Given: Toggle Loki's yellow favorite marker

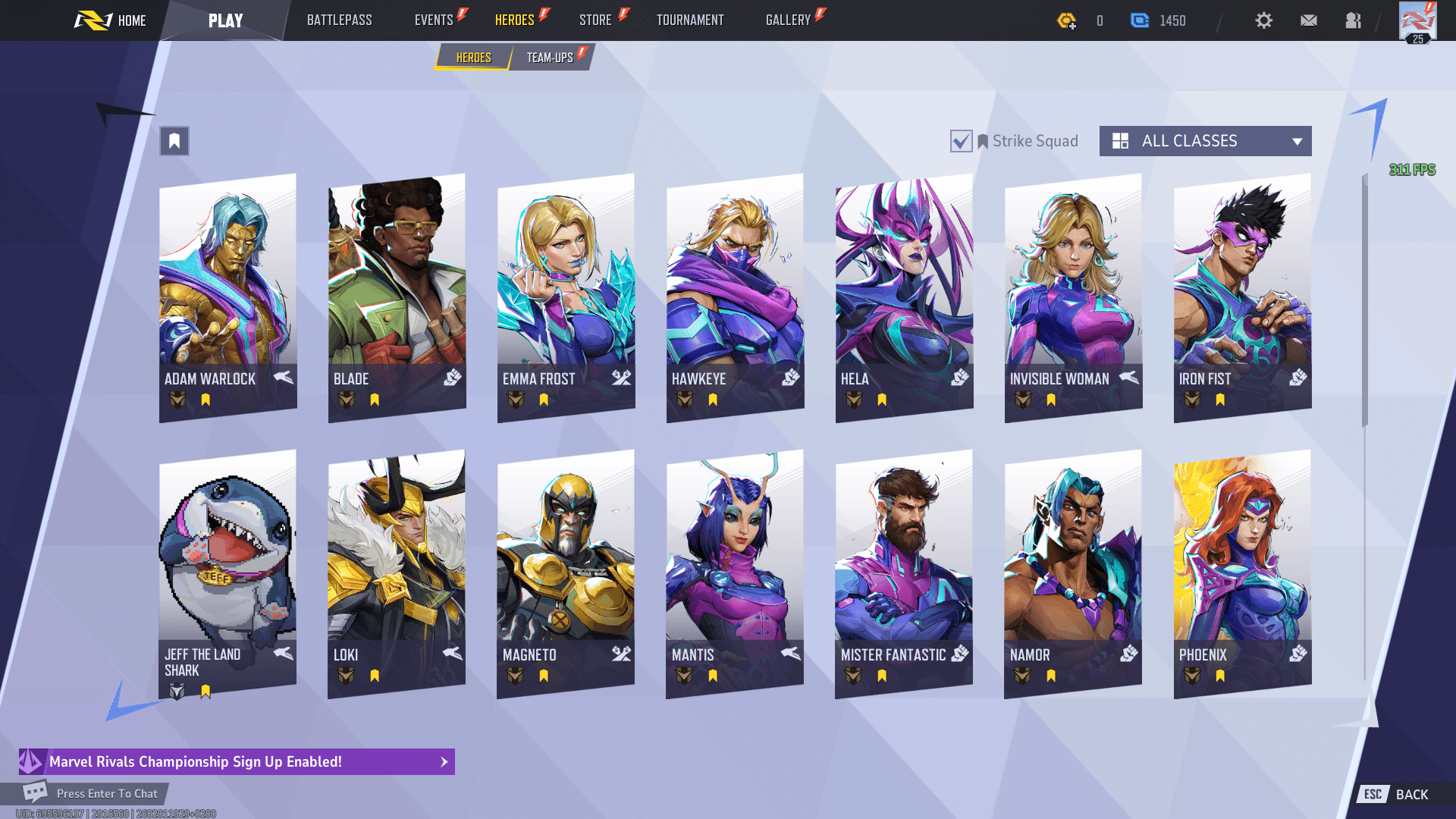Looking at the screenshot, I should tap(375, 675).
